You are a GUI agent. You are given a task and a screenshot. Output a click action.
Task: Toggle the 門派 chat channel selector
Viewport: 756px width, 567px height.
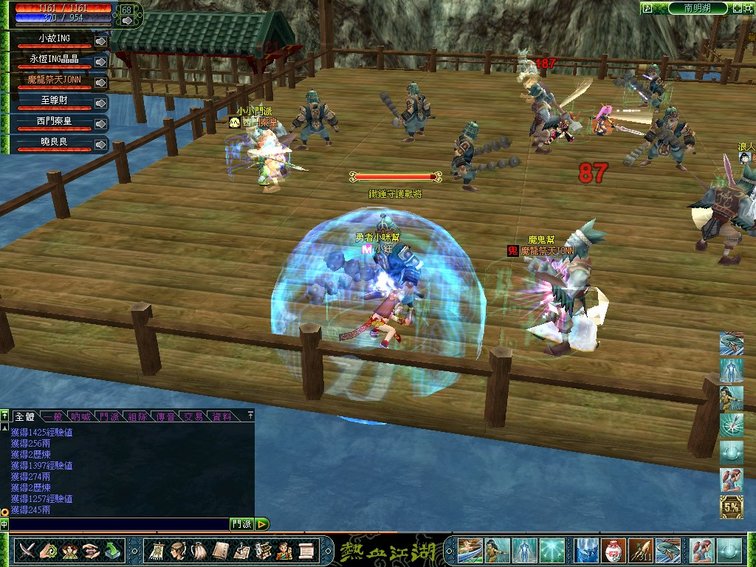[241, 523]
